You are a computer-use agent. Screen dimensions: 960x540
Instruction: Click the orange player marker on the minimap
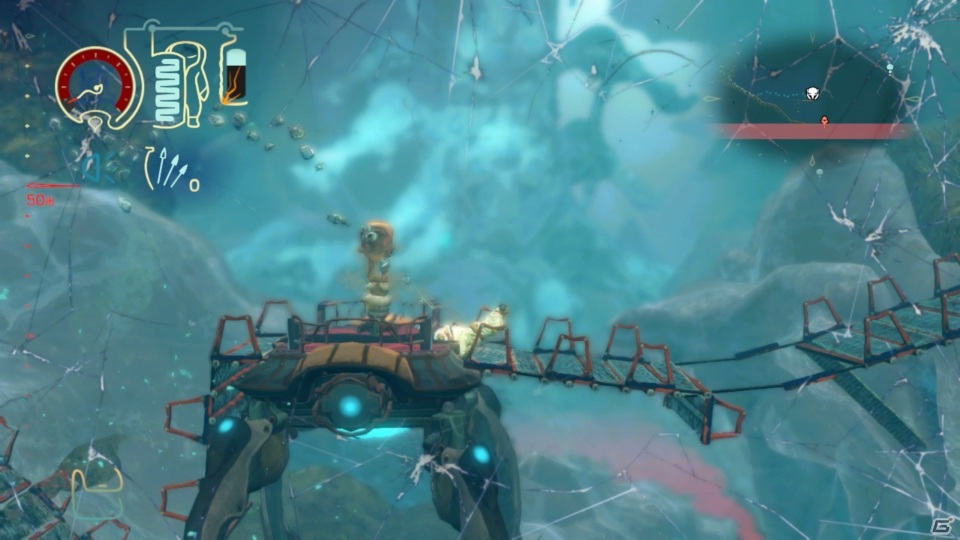(824, 121)
